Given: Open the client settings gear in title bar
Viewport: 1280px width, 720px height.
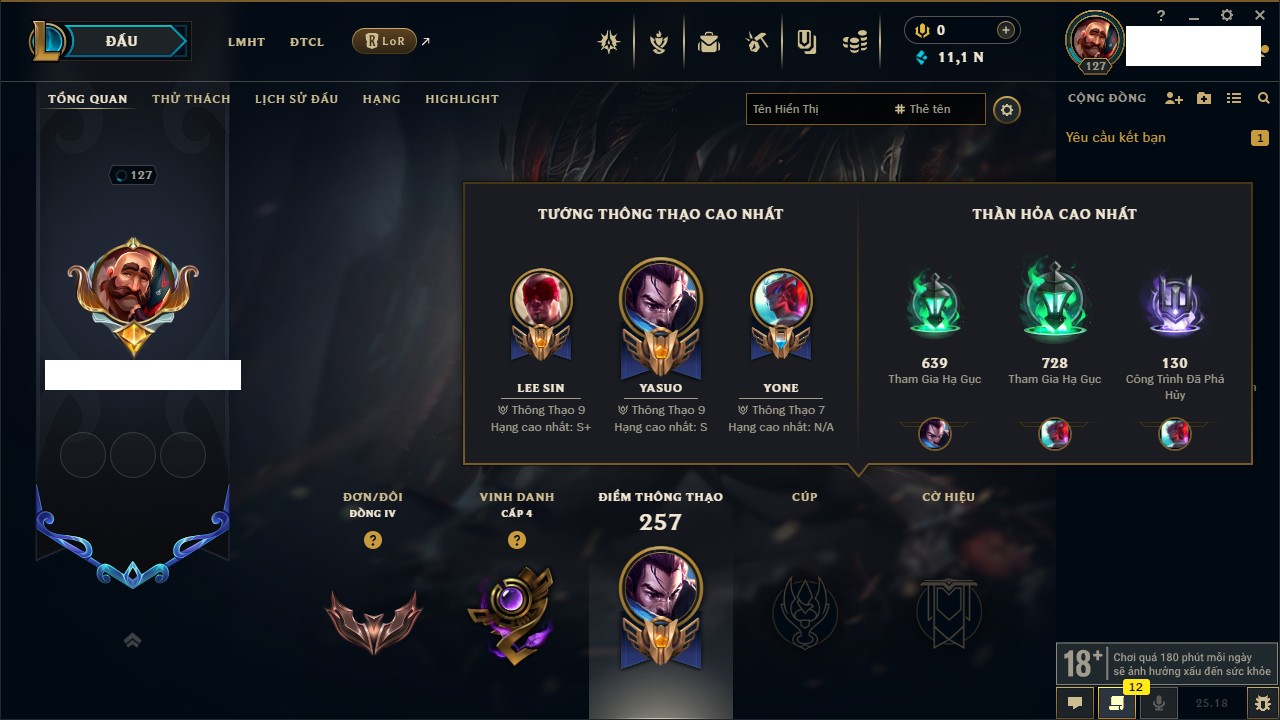Looking at the screenshot, I should [1227, 15].
